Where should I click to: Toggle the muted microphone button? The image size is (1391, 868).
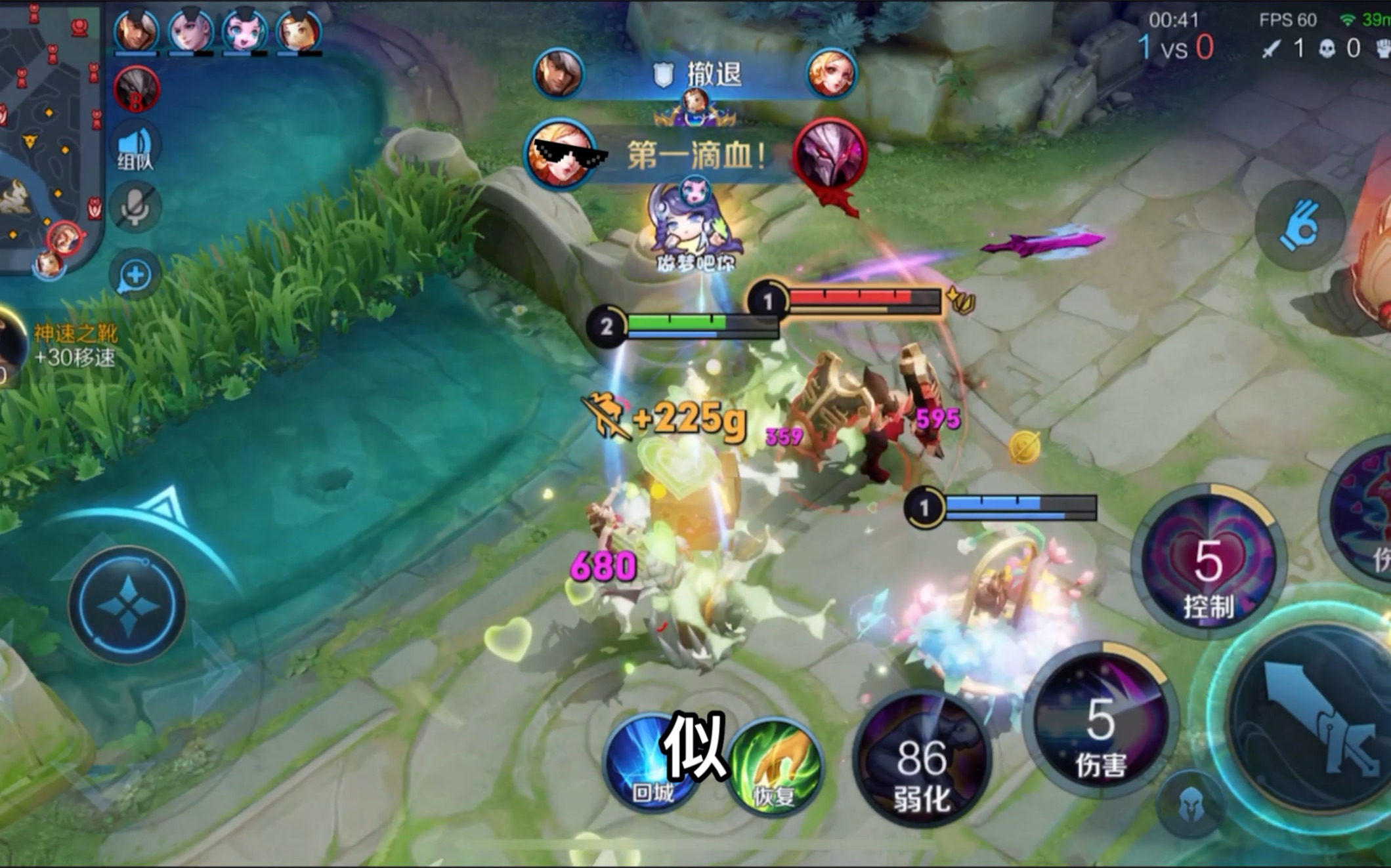click(x=136, y=208)
